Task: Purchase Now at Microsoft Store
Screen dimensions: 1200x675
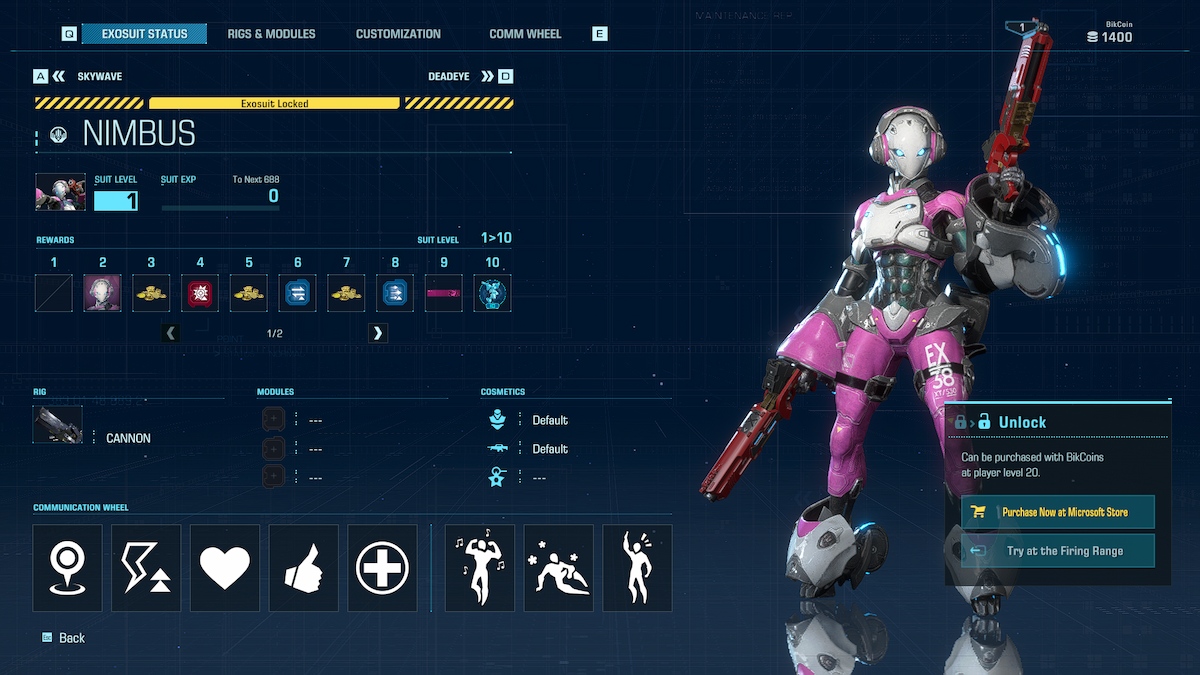Action: pyautogui.click(x=1057, y=512)
